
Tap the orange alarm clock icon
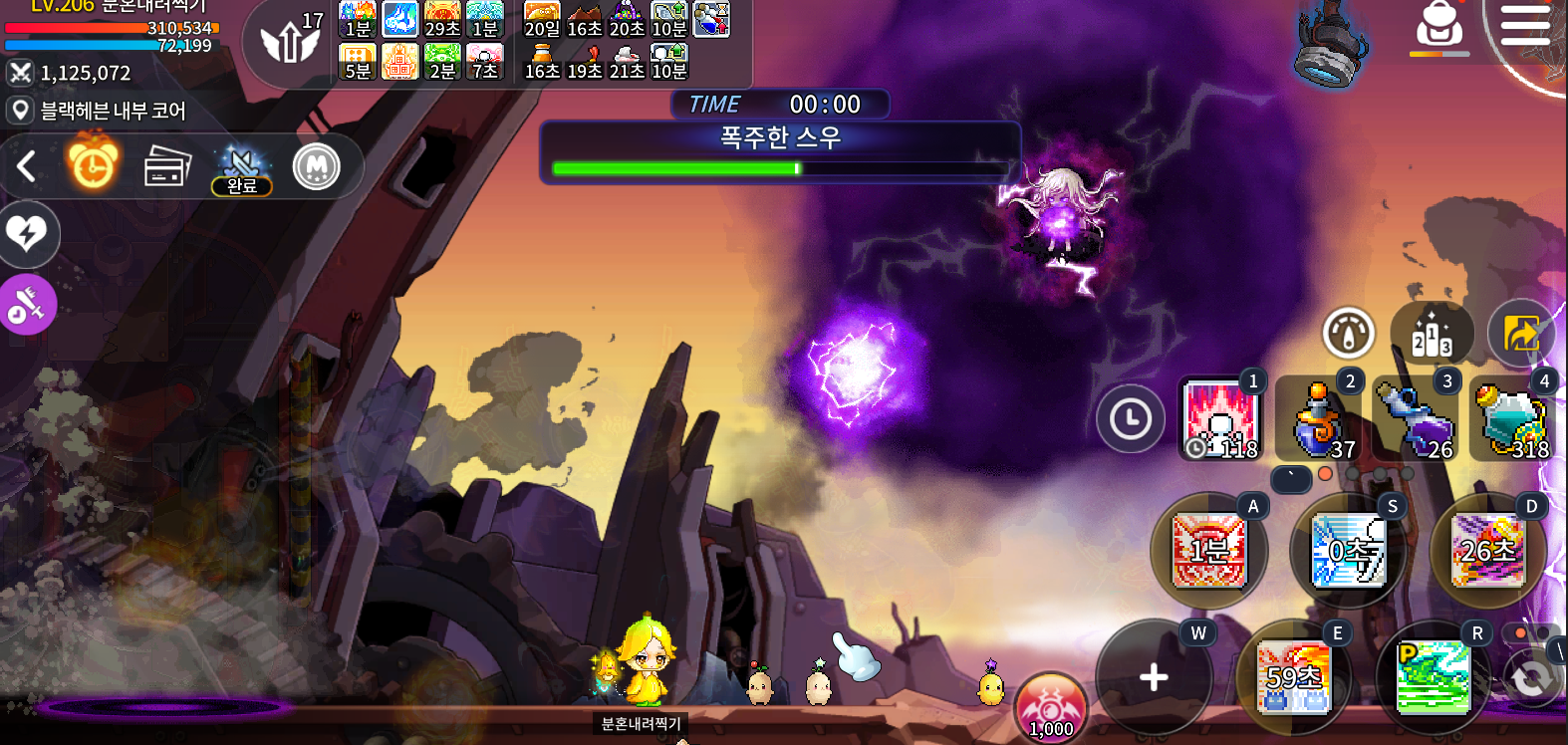pyautogui.click(x=93, y=164)
